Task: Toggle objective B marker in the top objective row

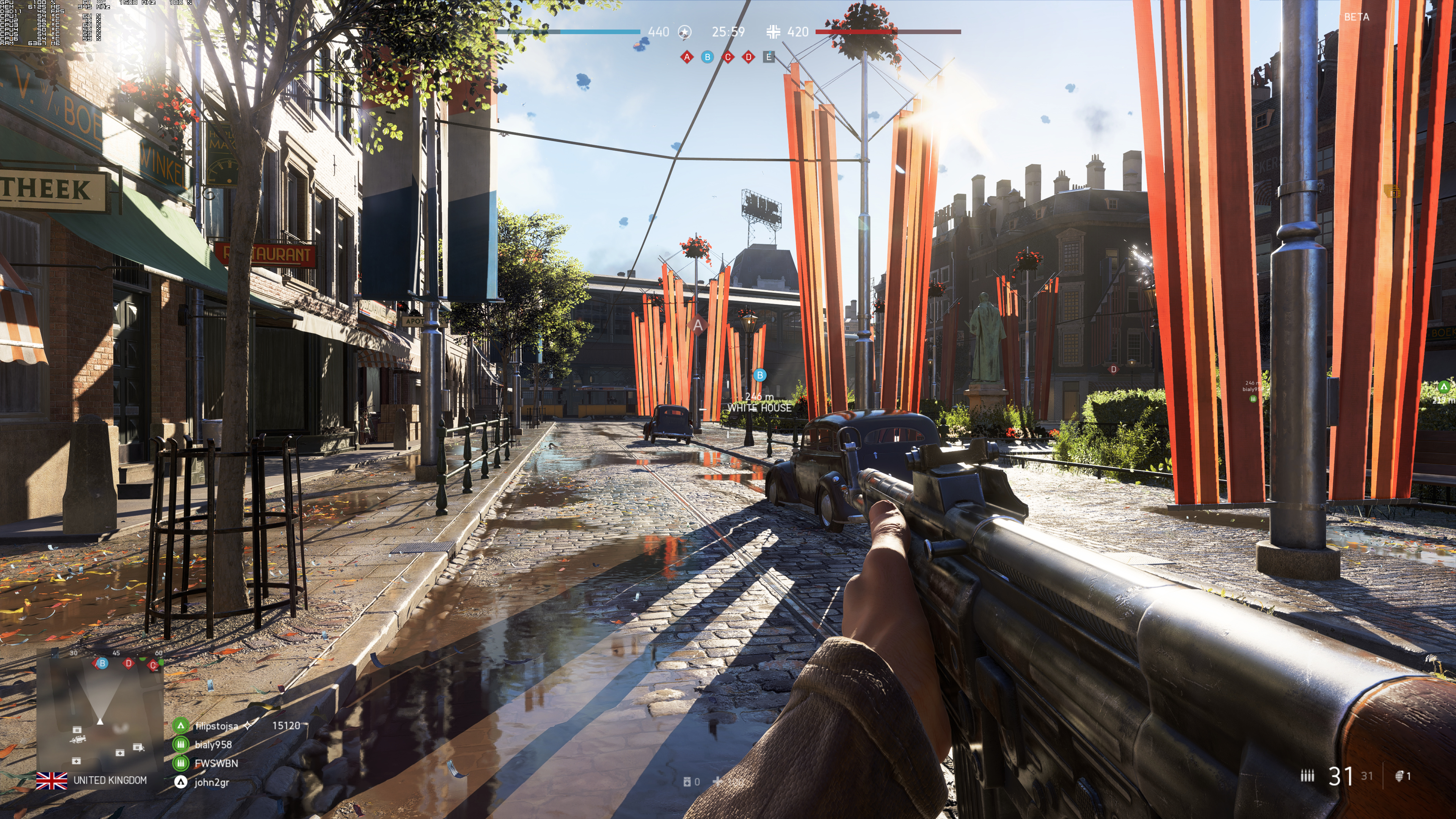Action: [708, 58]
